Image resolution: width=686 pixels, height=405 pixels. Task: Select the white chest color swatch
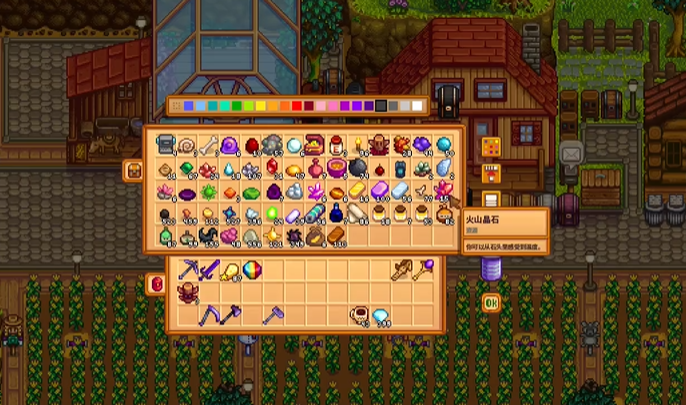tap(417, 106)
